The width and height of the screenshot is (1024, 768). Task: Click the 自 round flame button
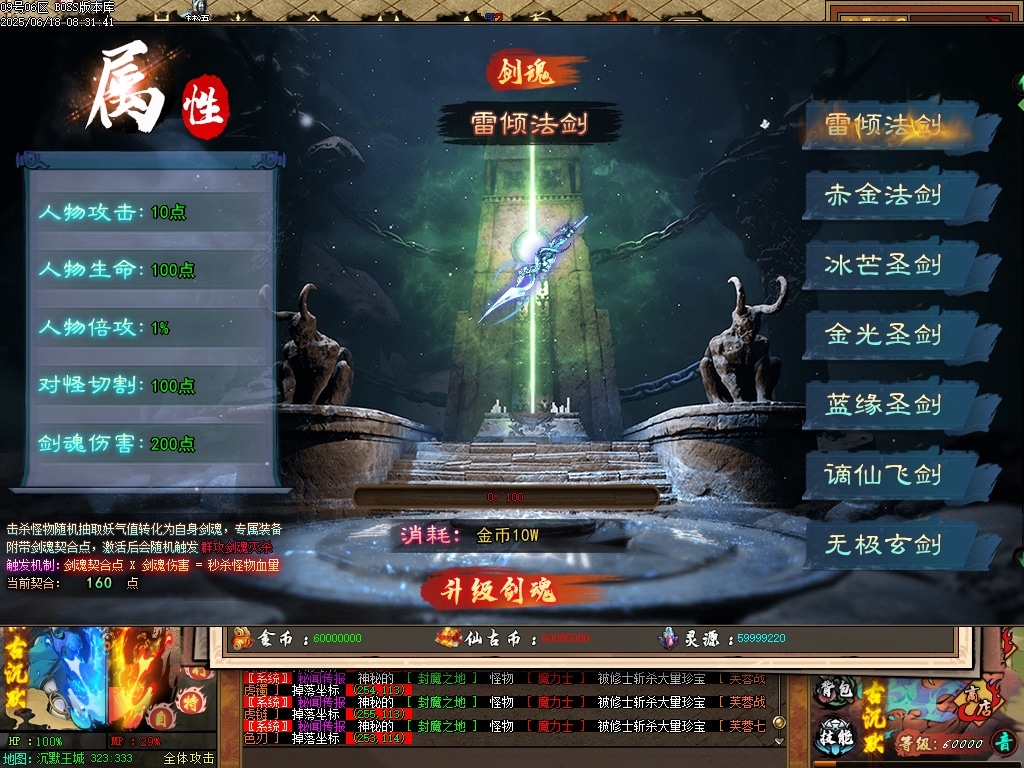(x=160, y=717)
